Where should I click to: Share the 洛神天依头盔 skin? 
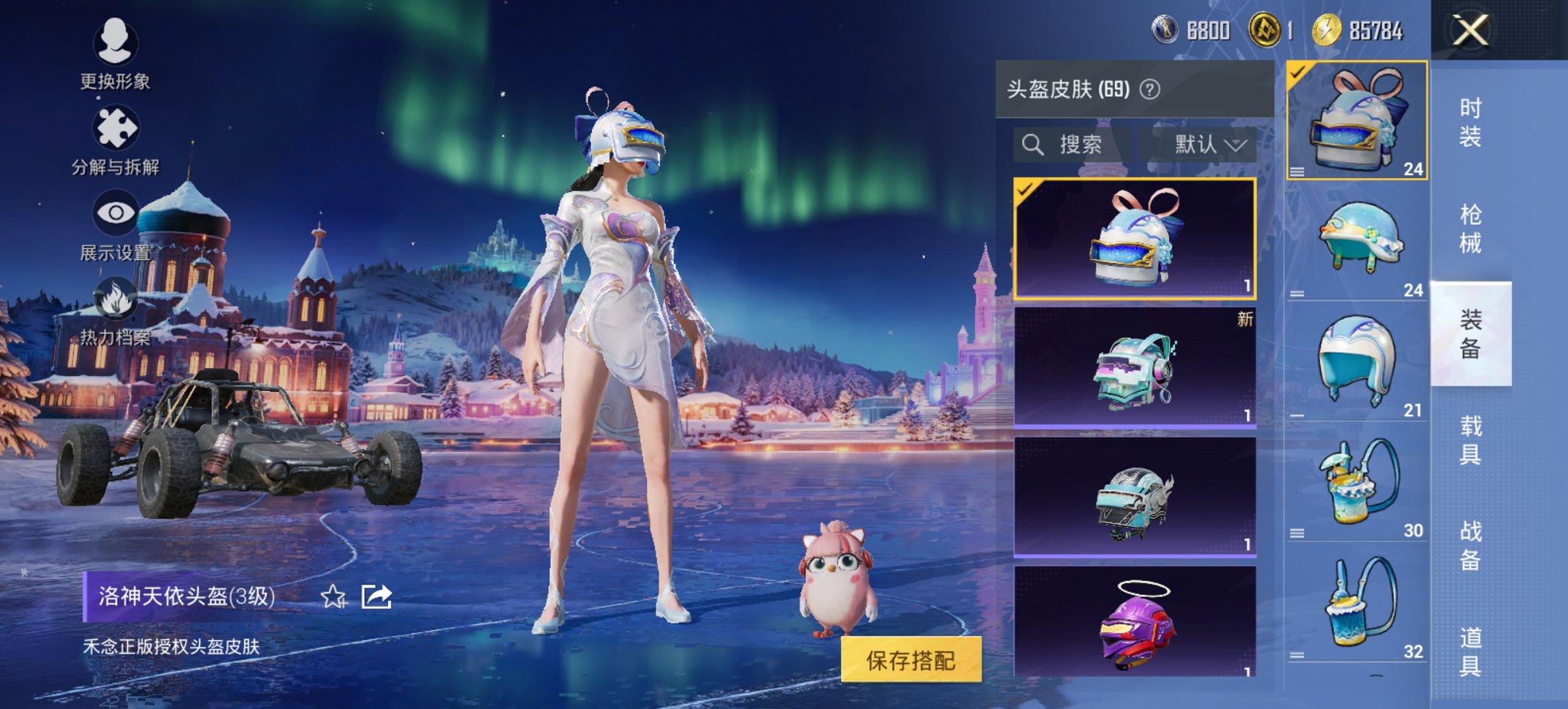click(x=376, y=597)
